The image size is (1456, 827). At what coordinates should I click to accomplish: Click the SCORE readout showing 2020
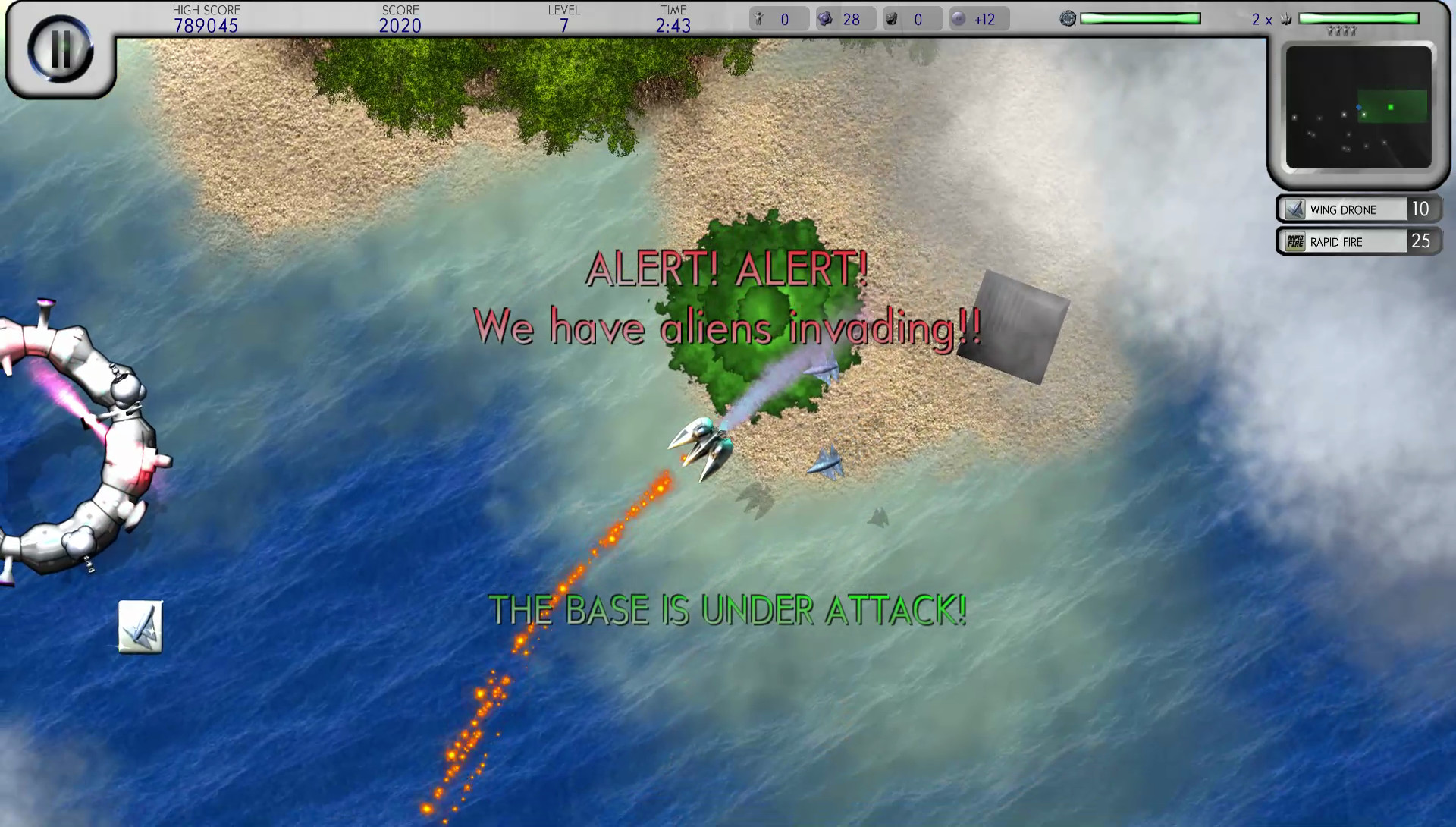tap(401, 25)
